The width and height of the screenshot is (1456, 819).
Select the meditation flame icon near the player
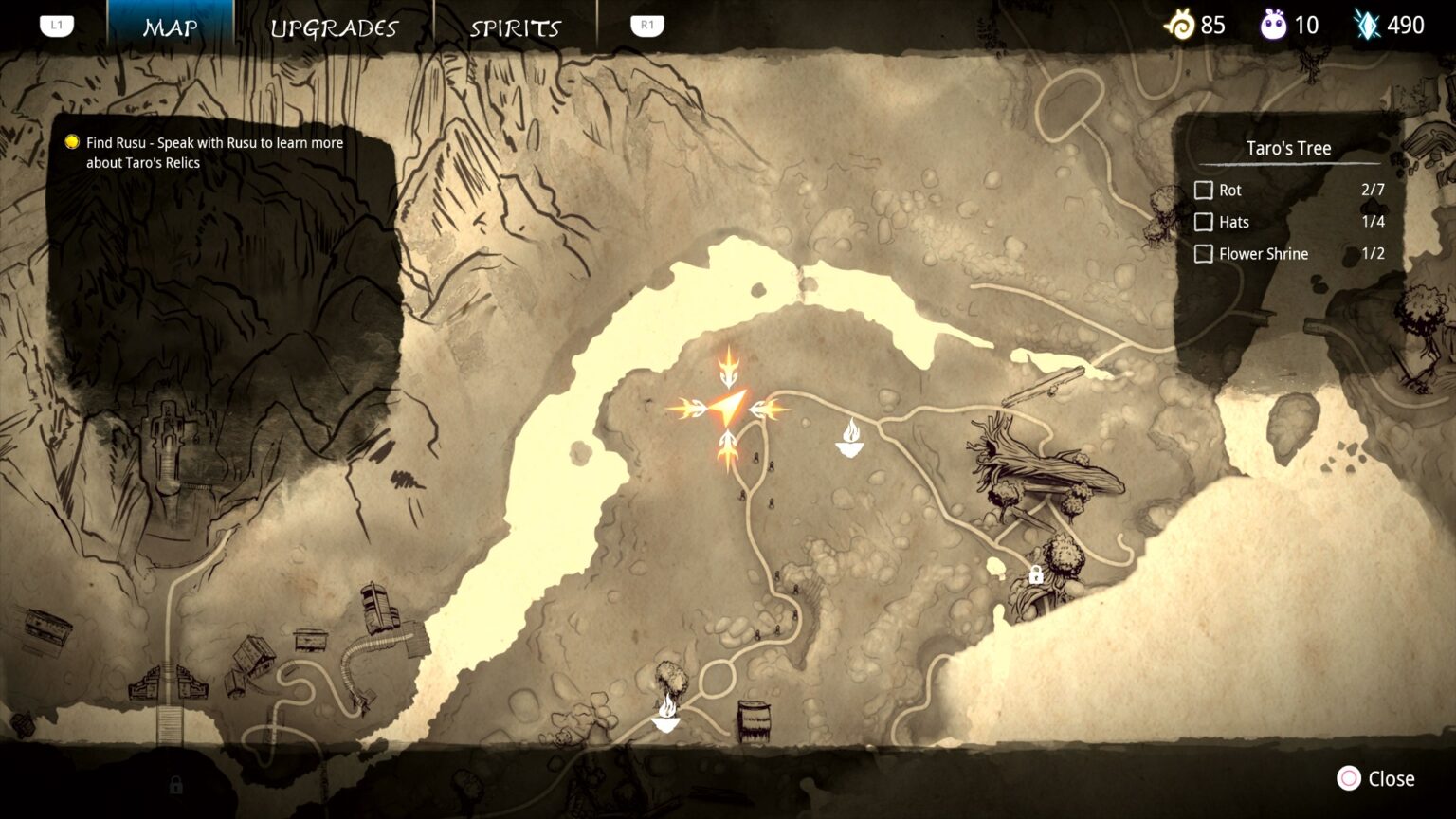point(850,438)
